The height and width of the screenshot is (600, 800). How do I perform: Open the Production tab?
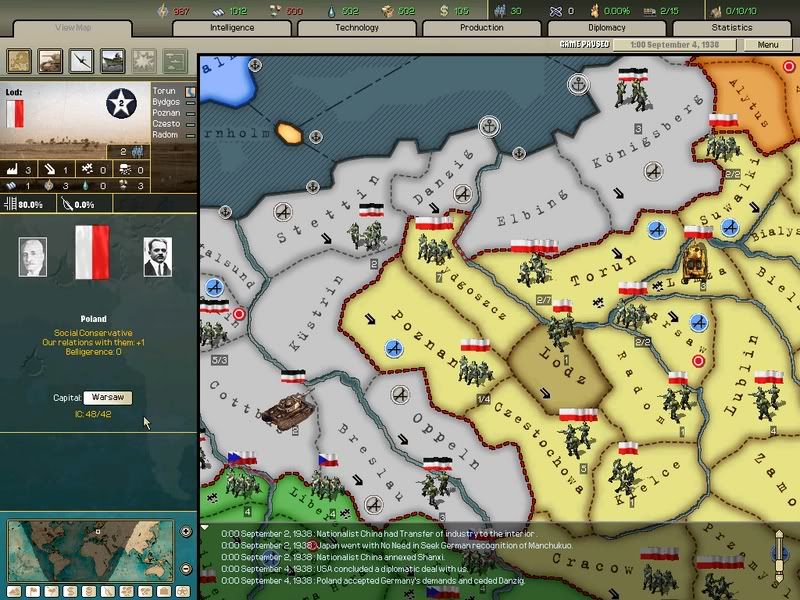[x=481, y=28]
